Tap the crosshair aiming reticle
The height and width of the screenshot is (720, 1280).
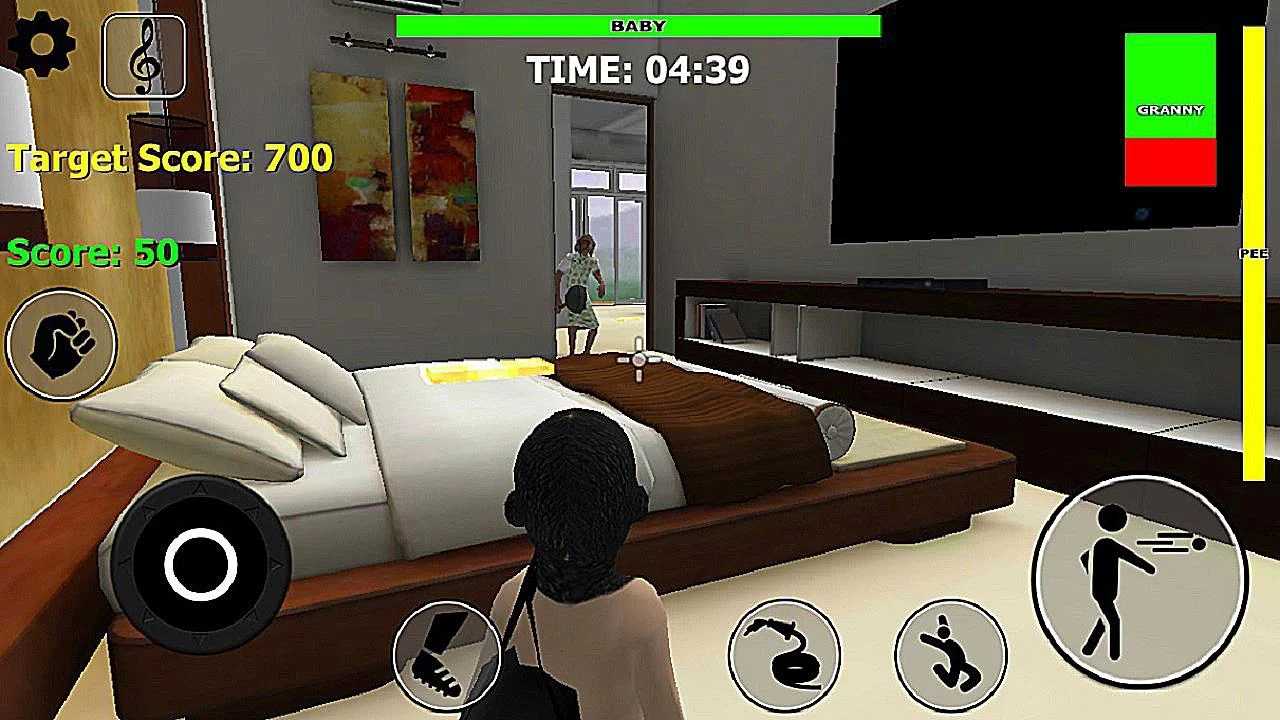[637, 360]
